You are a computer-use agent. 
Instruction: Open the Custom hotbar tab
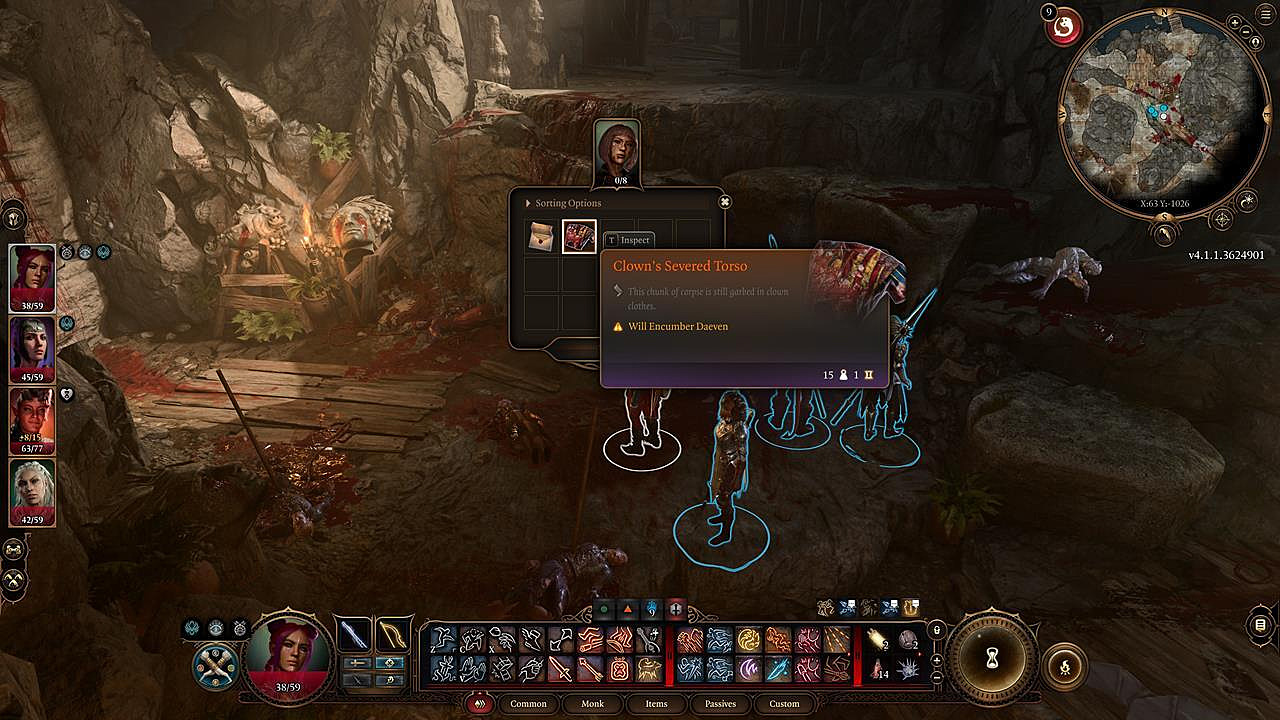[x=784, y=703]
